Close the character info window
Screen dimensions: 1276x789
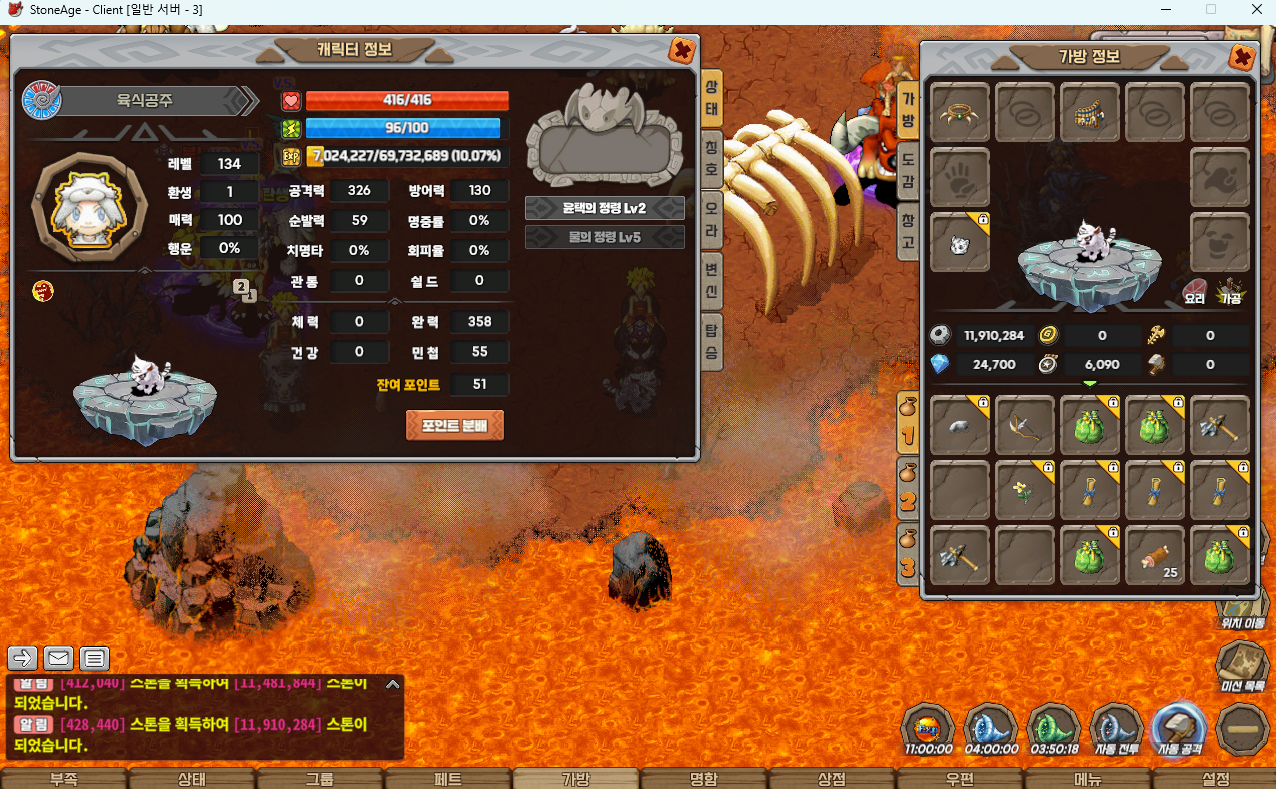click(681, 51)
